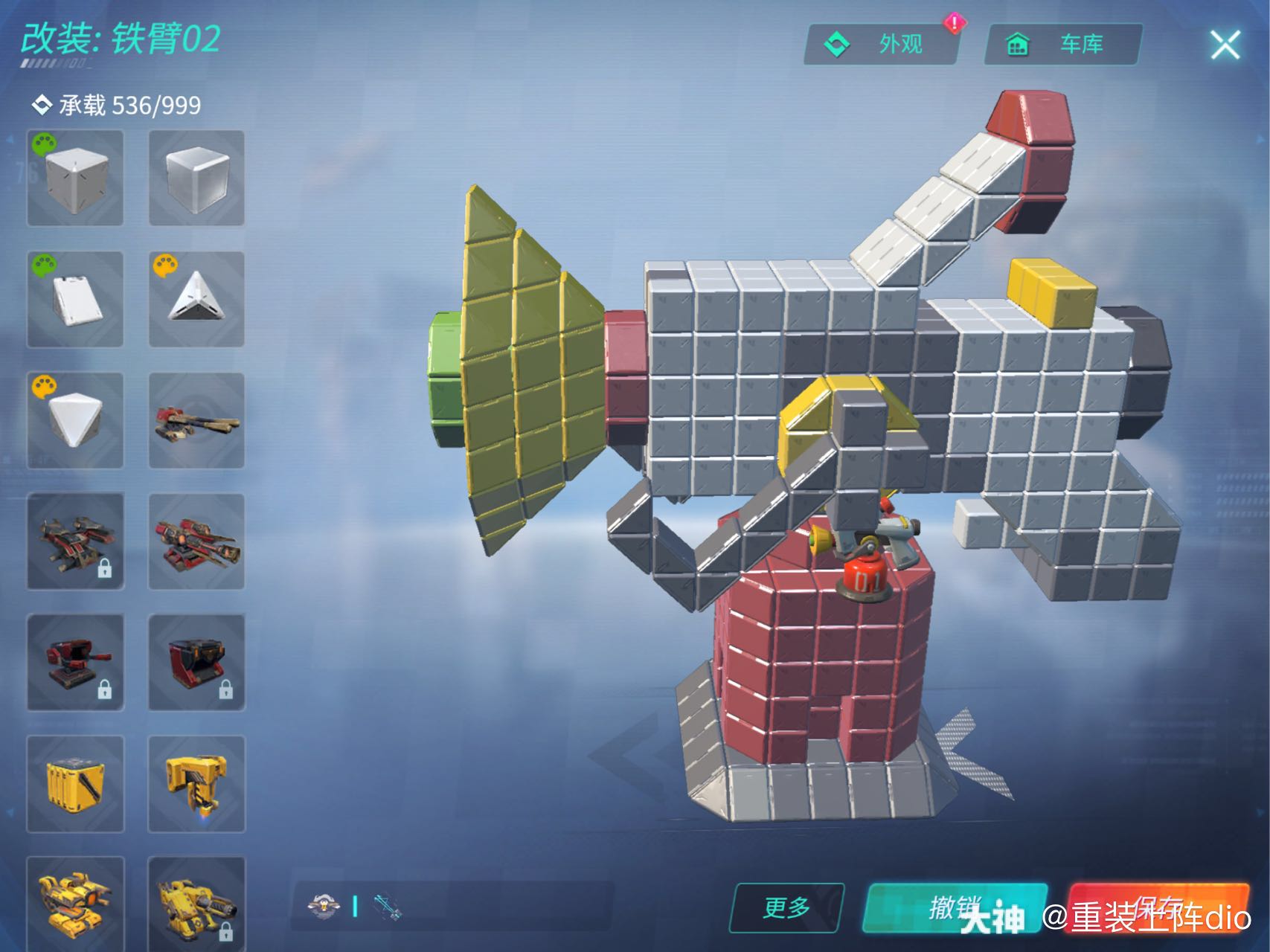Screen dimensions: 1270x952
Task: Pick the red rocket launcher part
Action: [x=196, y=541]
